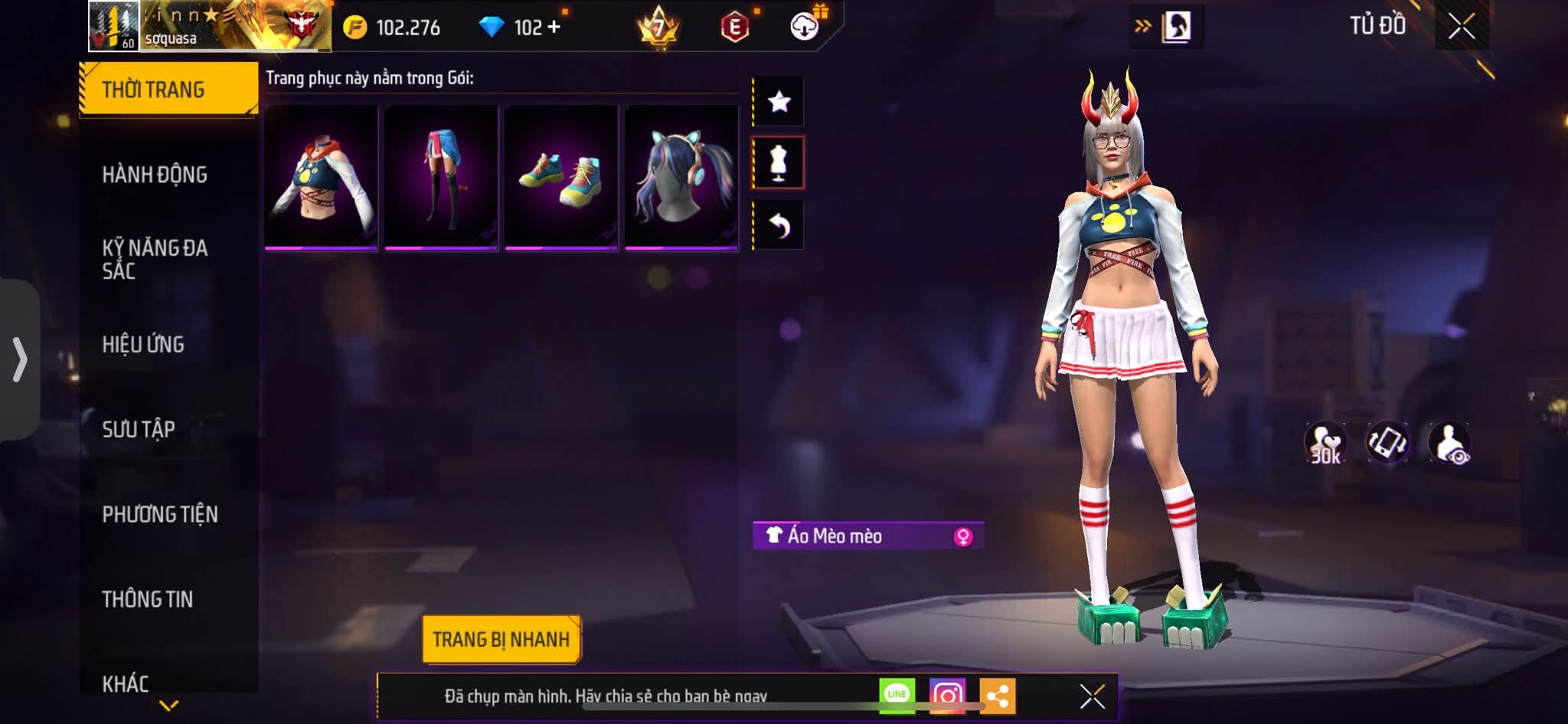Open the Hiệu Ứng section
1568x724 pixels.
pos(143,344)
